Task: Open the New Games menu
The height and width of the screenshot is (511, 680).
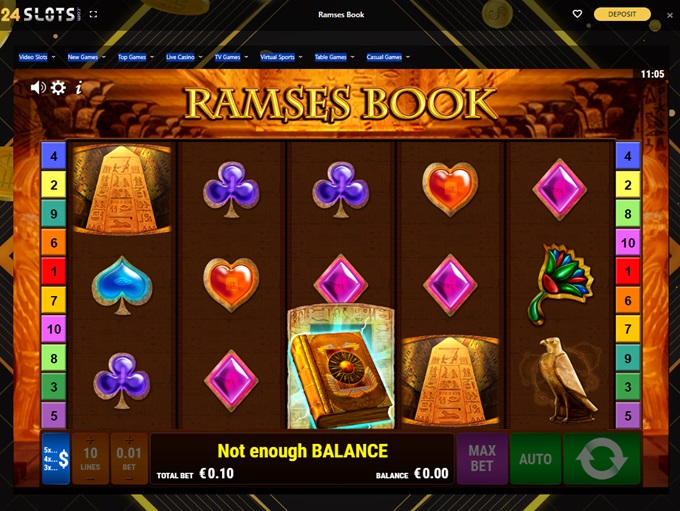Action: [87, 57]
